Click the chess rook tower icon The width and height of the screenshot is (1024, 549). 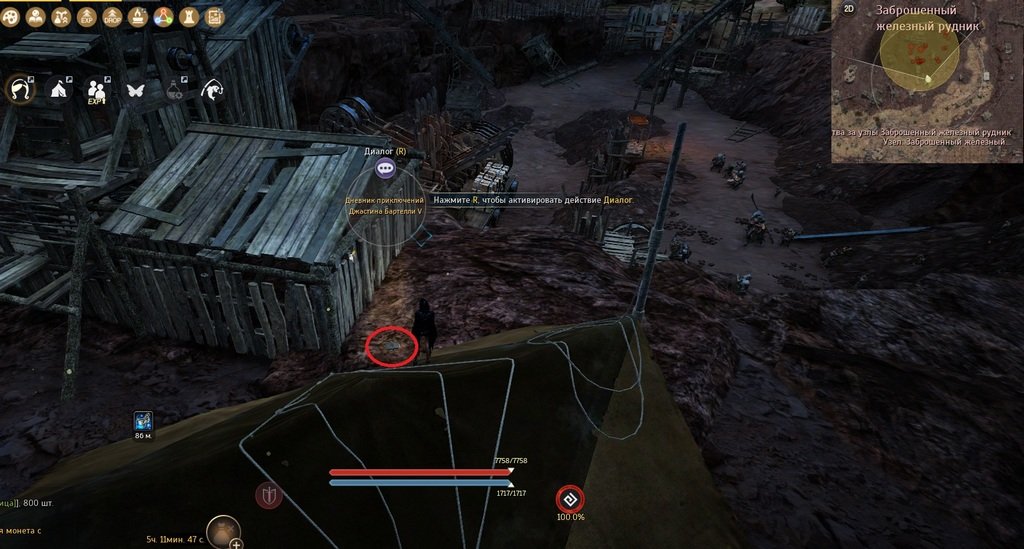pyautogui.click(x=189, y=17)
